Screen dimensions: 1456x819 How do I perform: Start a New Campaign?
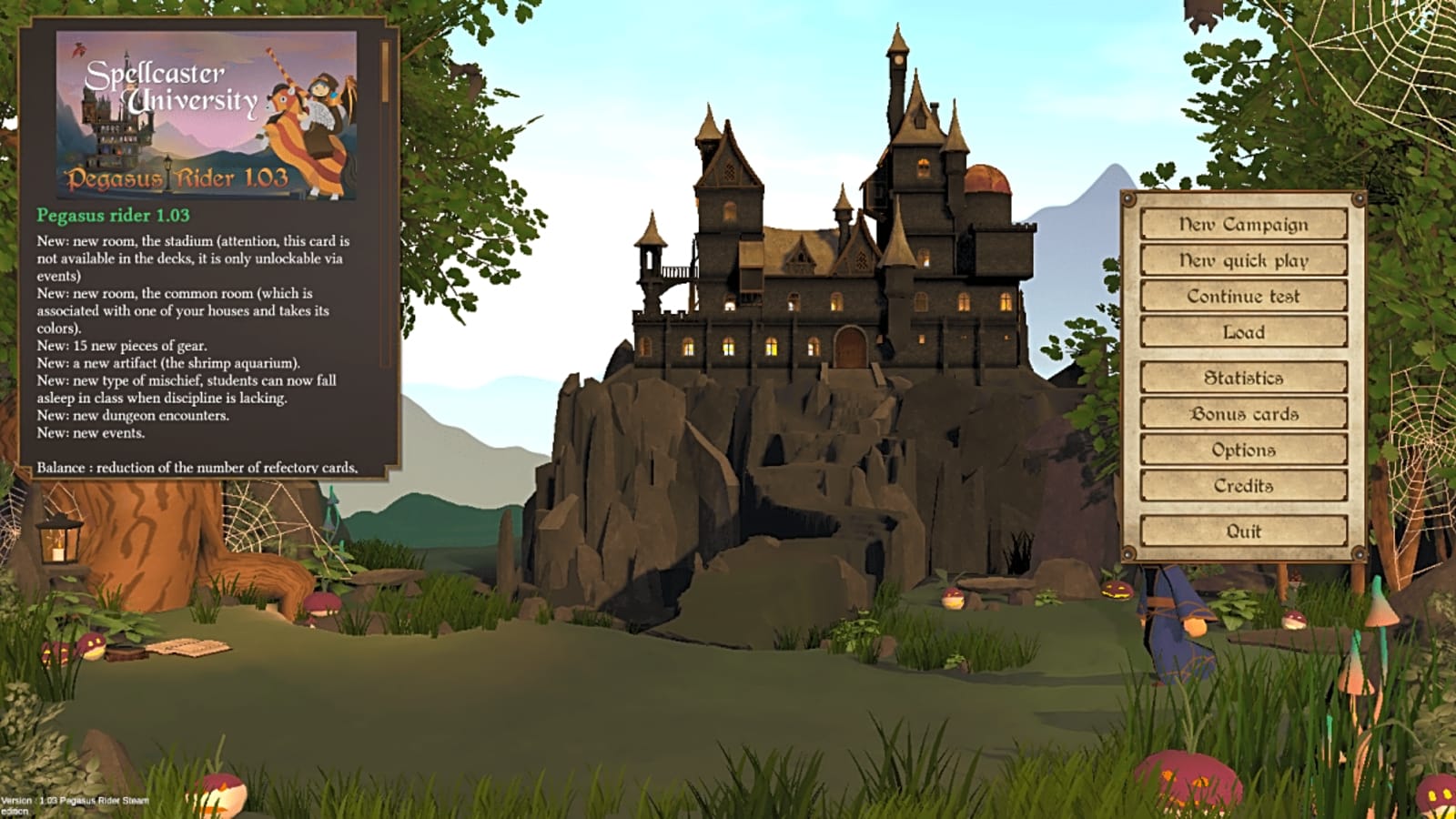click(1242, 223)
